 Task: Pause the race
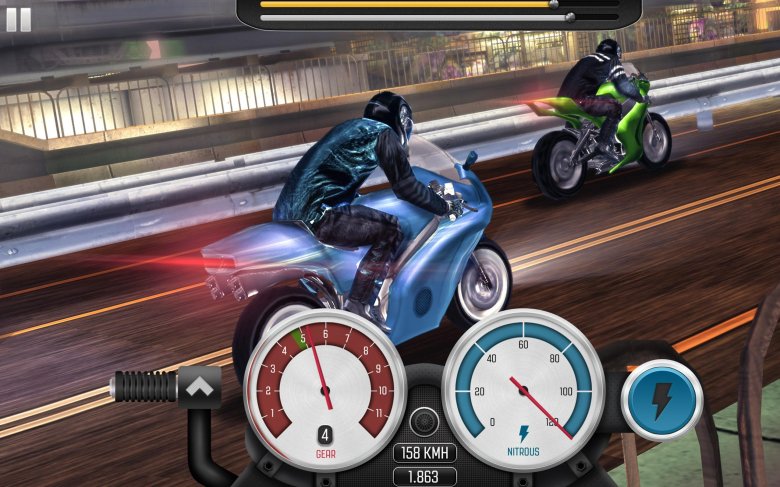point(18,20)
